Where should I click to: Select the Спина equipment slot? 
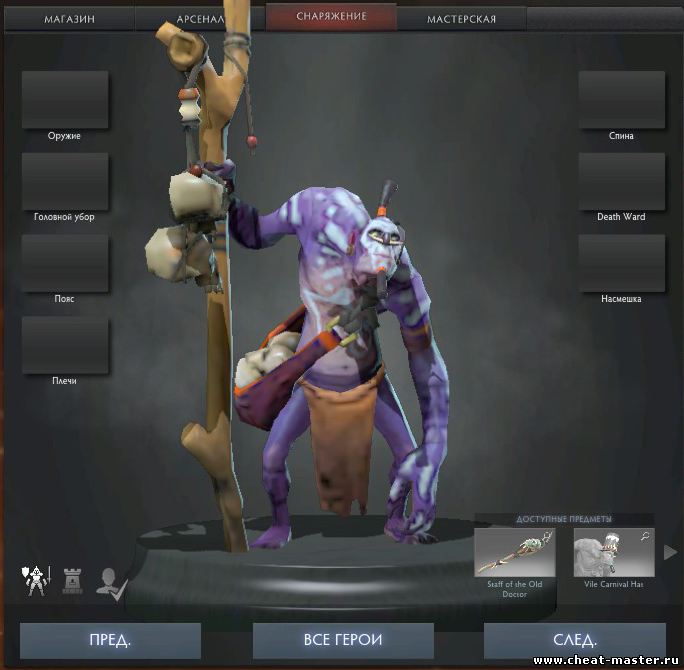621,100
